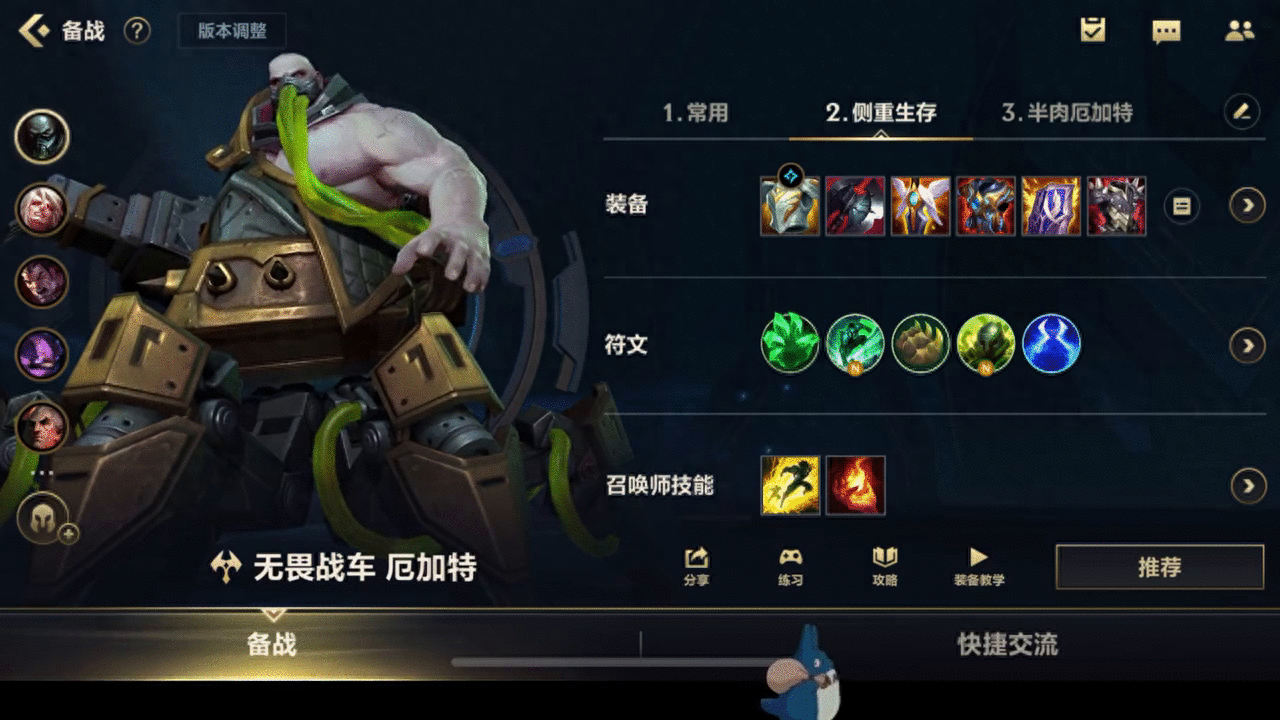This screenshot has width=1280, height=720.
Task: Open the chat message icon at top right
Action: click(x=1168, y=28)
